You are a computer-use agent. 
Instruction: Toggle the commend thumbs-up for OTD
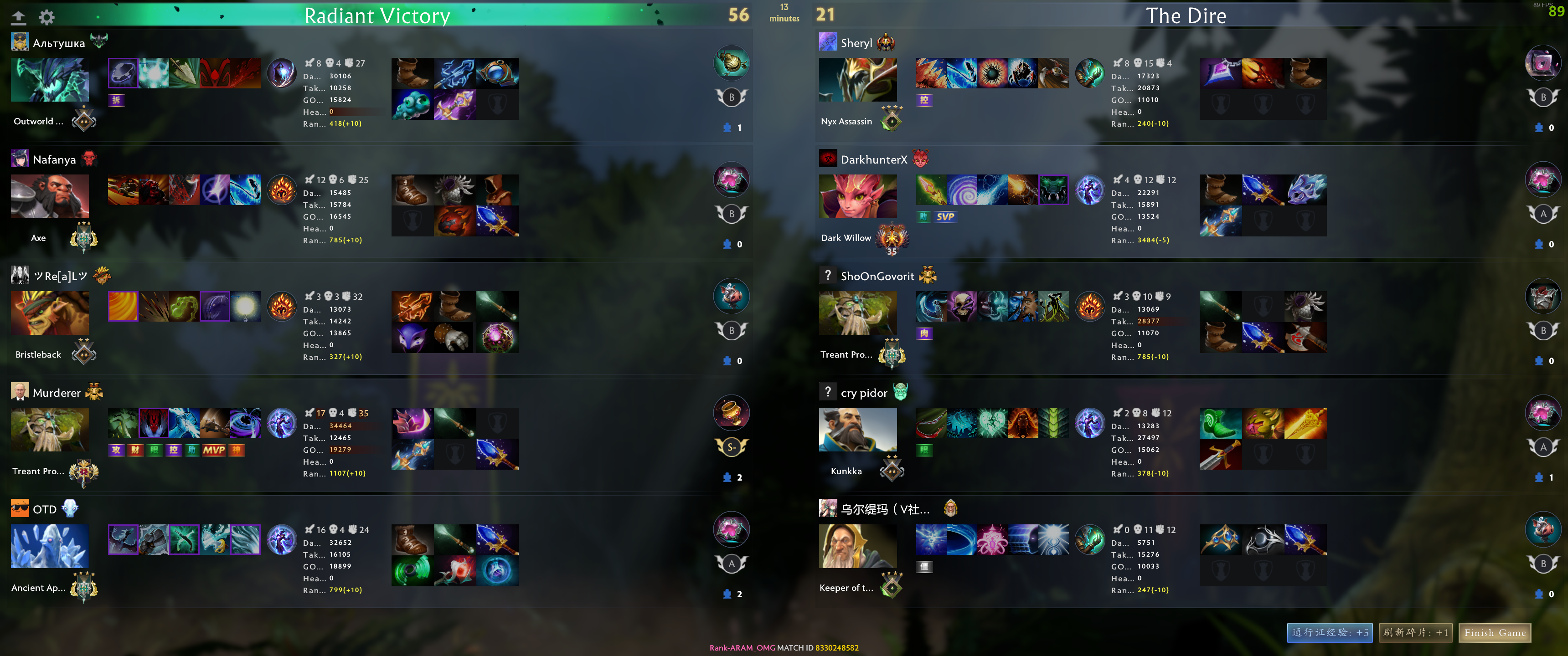(x=728, y=594)
